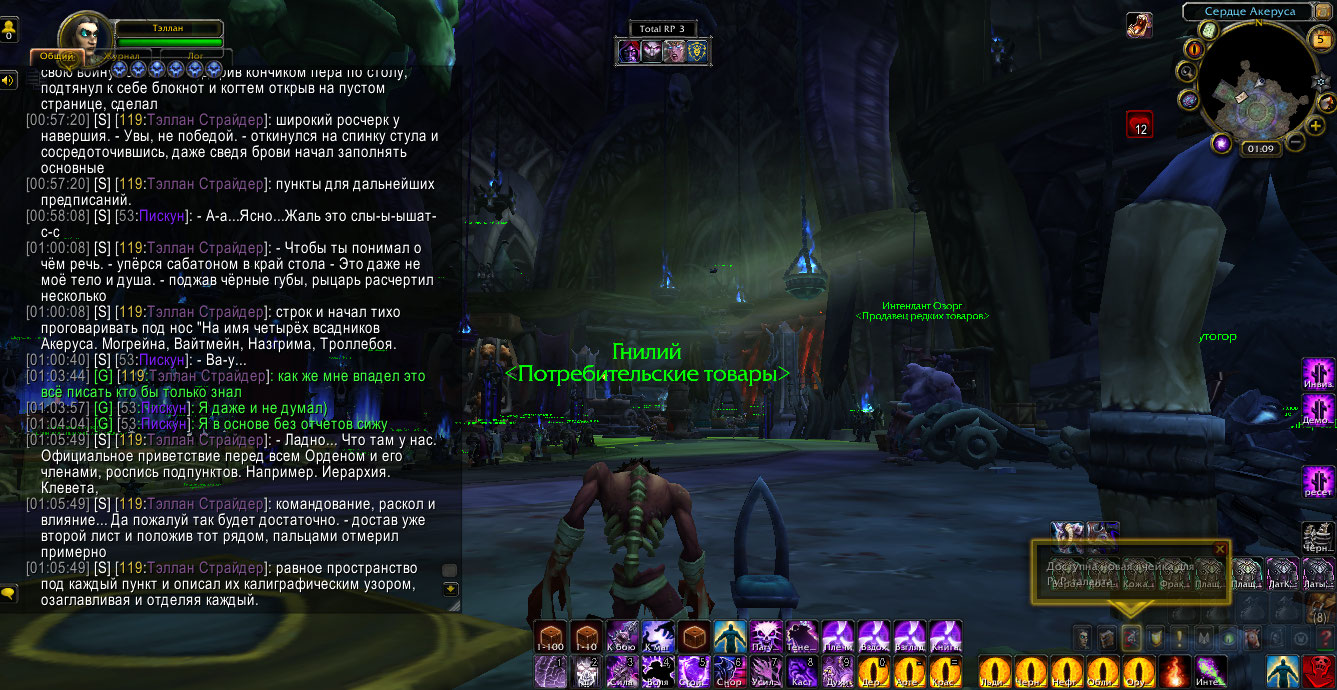This screenshot has height=690, width=1337.
Task: Click the Тэллан player portrait
Action: (85, 36)
